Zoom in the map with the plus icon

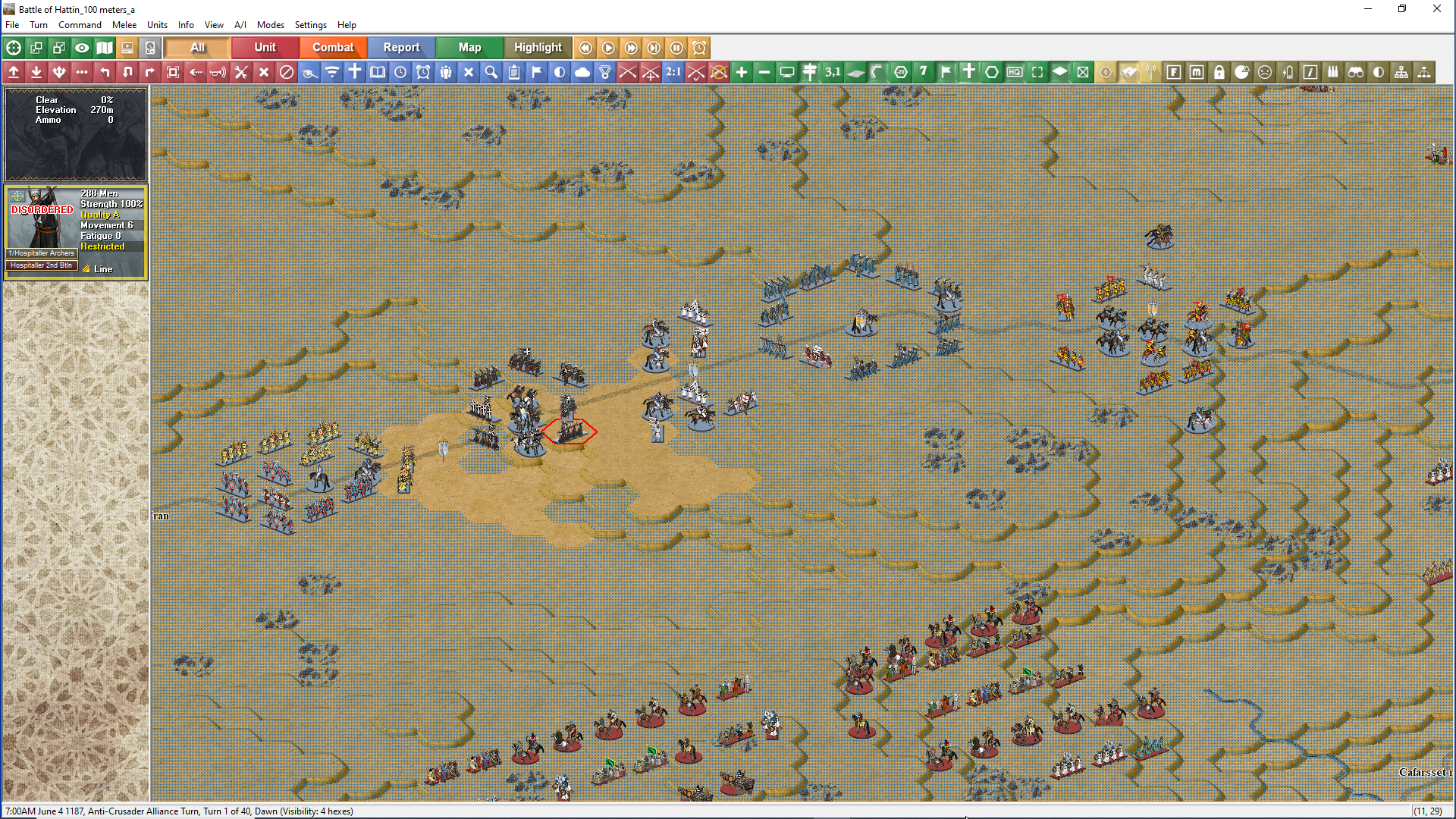coord(742,72)
